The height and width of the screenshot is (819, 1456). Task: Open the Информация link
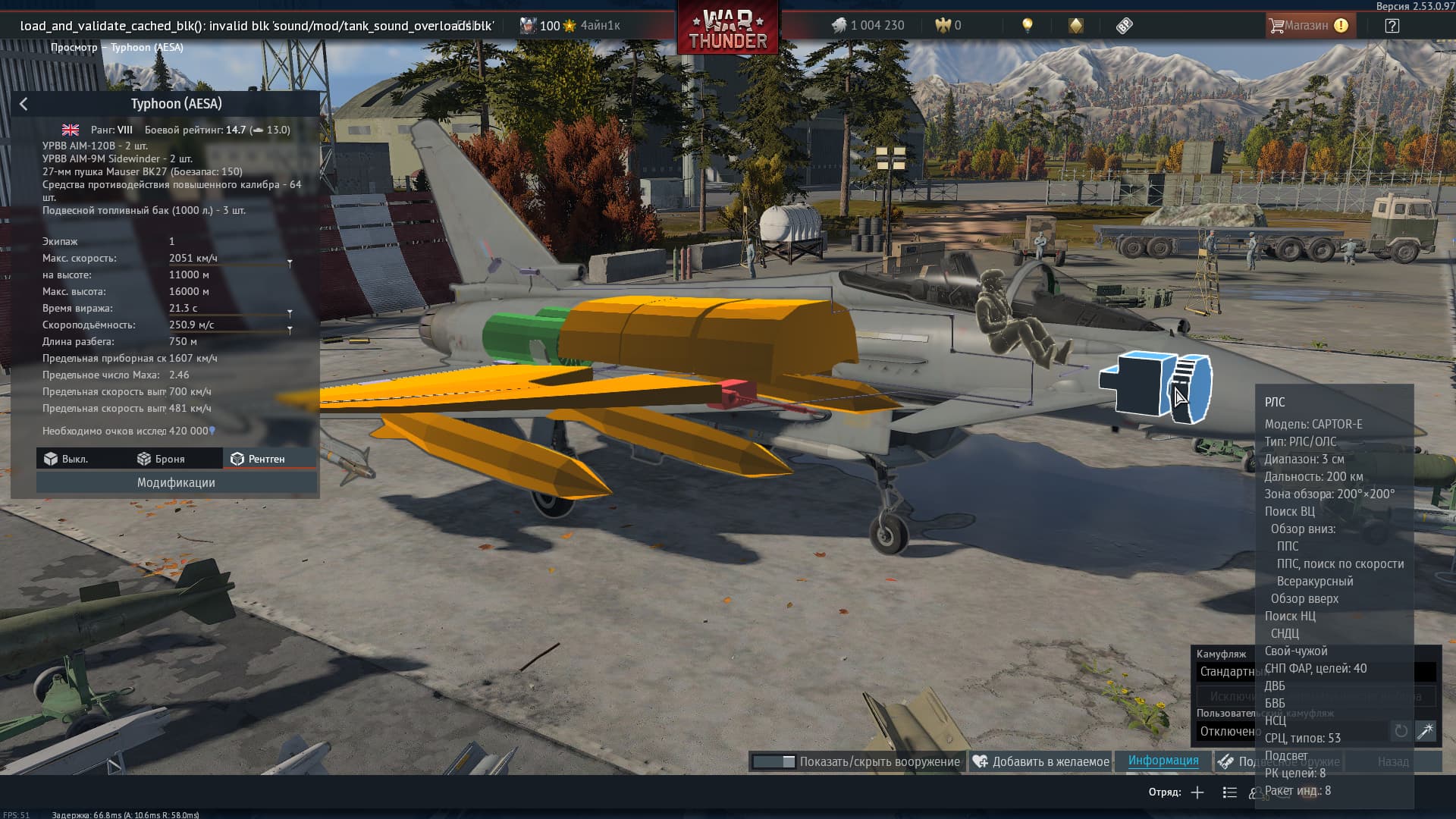point(1163,761)
